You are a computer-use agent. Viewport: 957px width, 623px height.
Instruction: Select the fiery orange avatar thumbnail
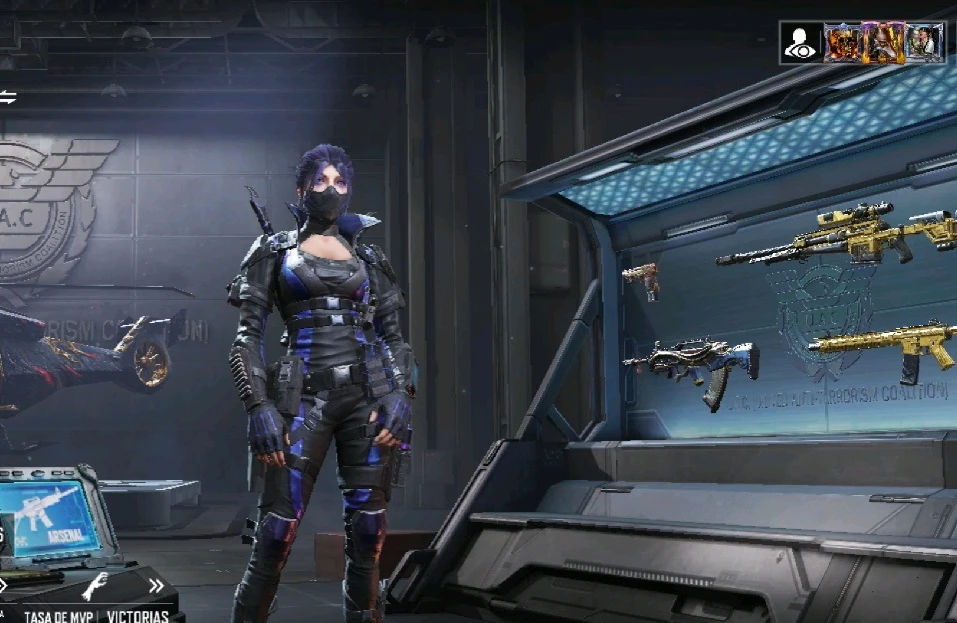pos(842,43)
